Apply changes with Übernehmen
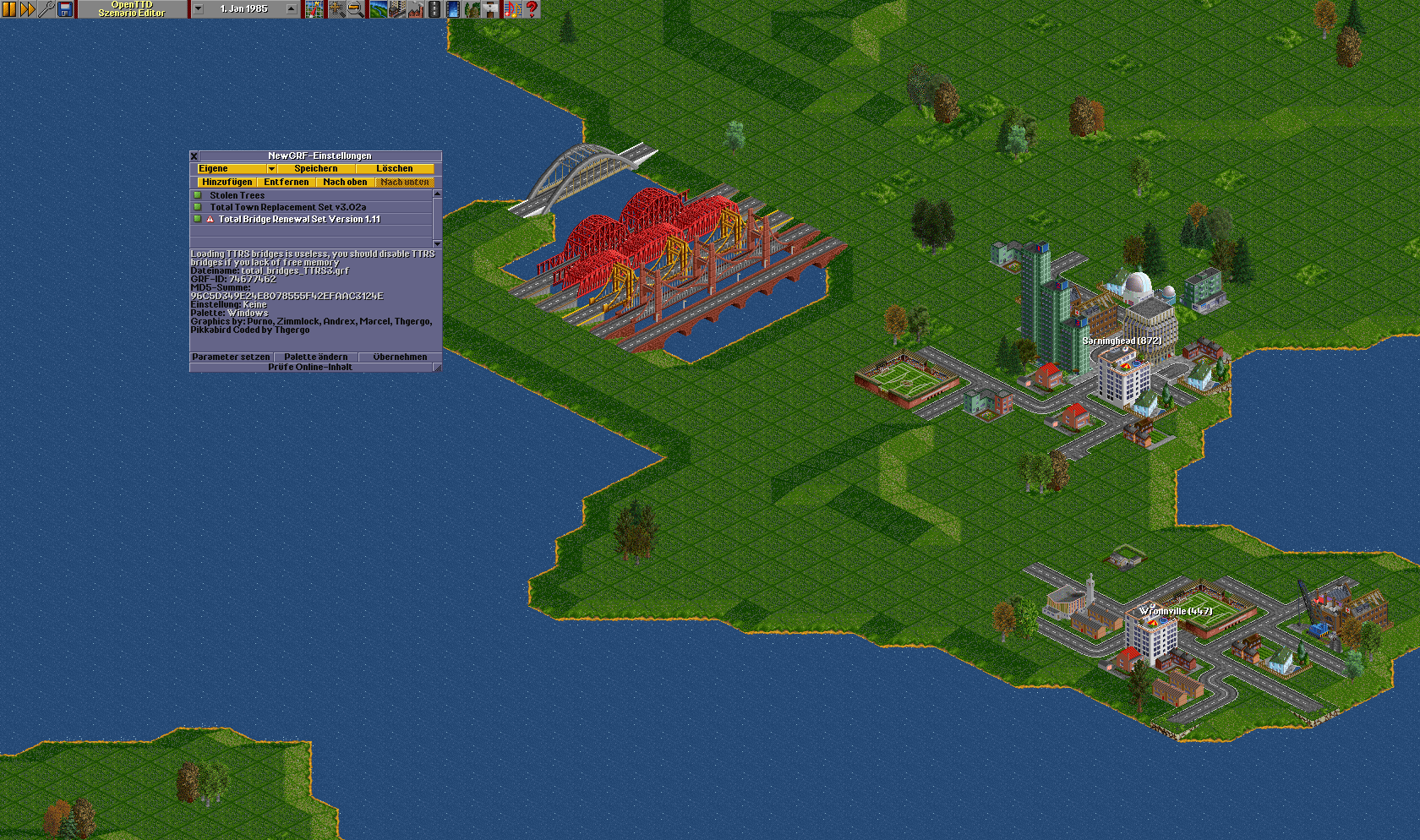The width and height of the screenshot is (1420, 840). click(x=400, y=357)
